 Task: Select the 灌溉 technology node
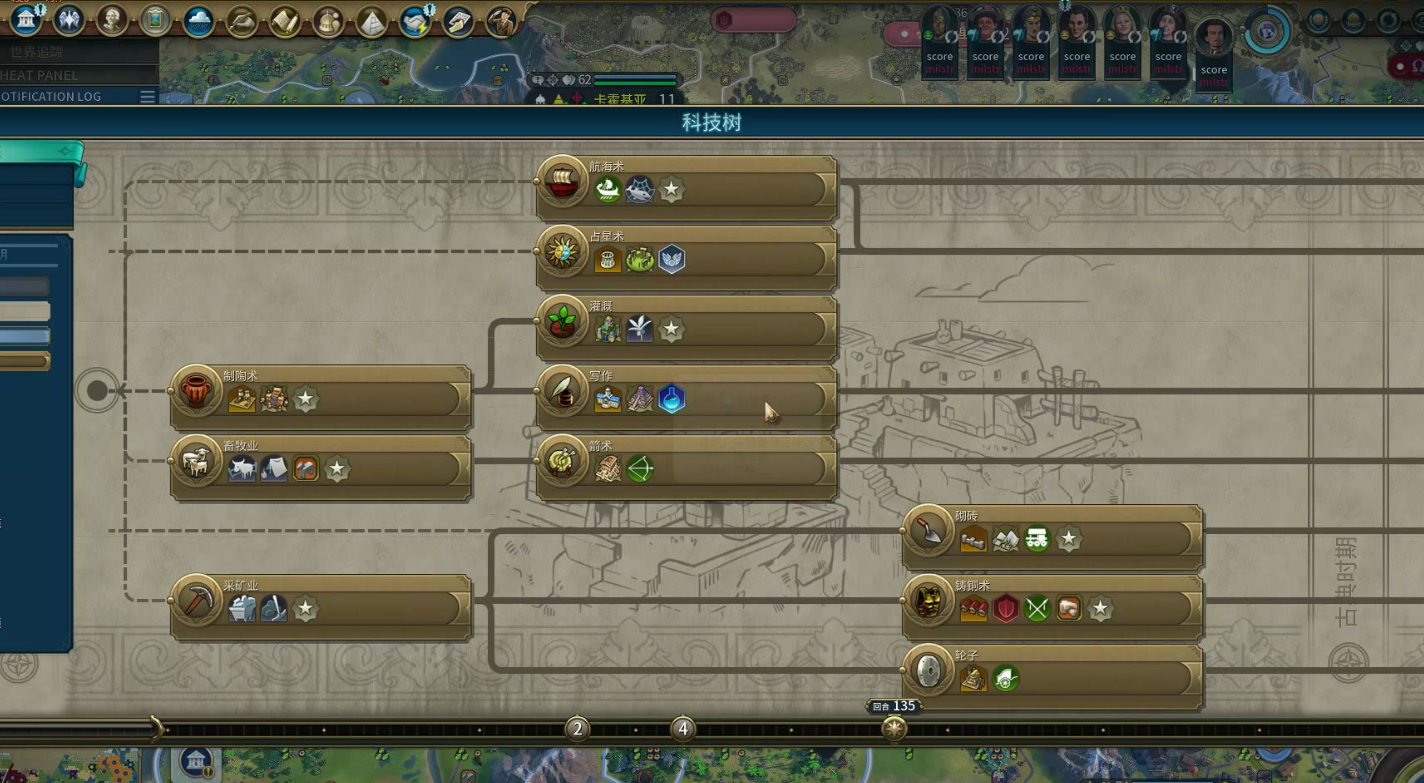coord(686,328)
